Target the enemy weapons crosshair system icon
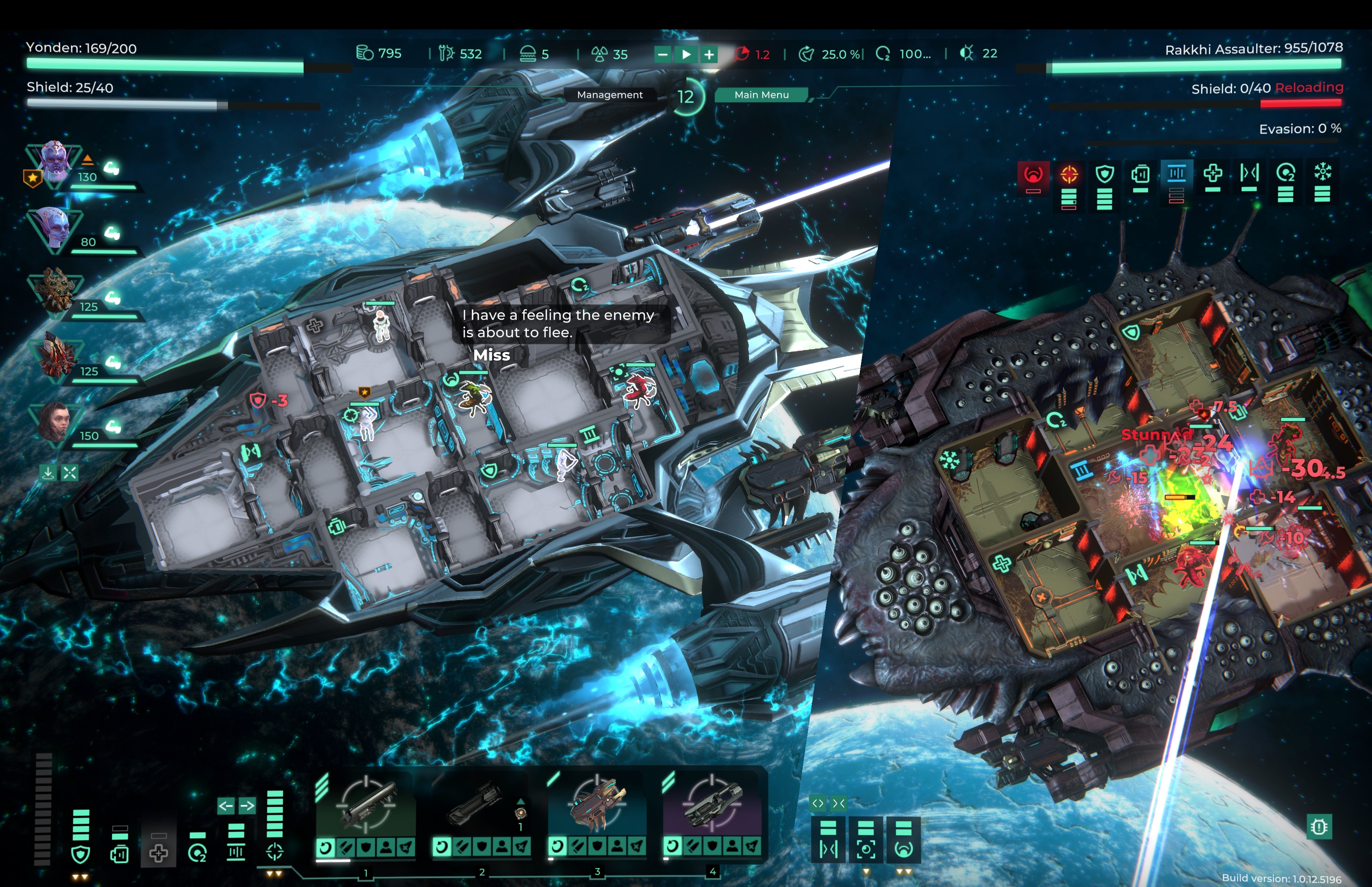The image size is (1372, 887). pyautogui.click(x=1069, y=174)
